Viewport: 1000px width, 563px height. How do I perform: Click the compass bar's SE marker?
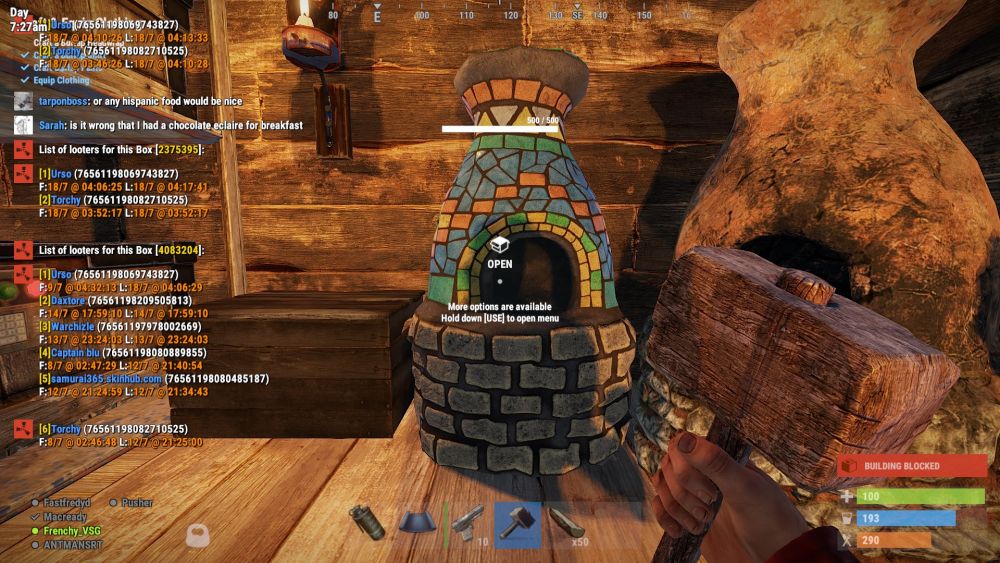(578, 16)
